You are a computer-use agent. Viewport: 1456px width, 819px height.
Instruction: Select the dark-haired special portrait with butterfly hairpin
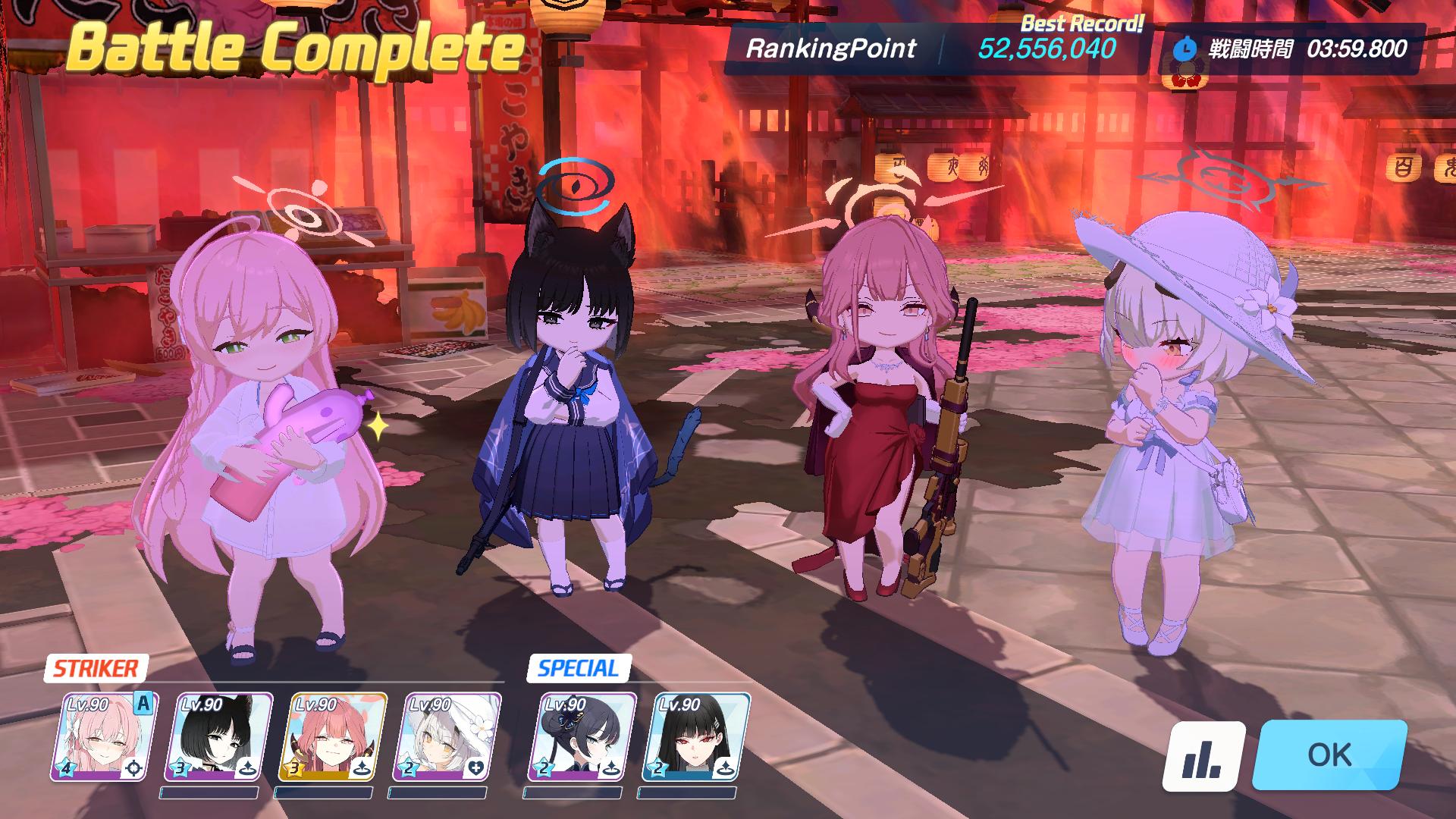tap(581, 737)
